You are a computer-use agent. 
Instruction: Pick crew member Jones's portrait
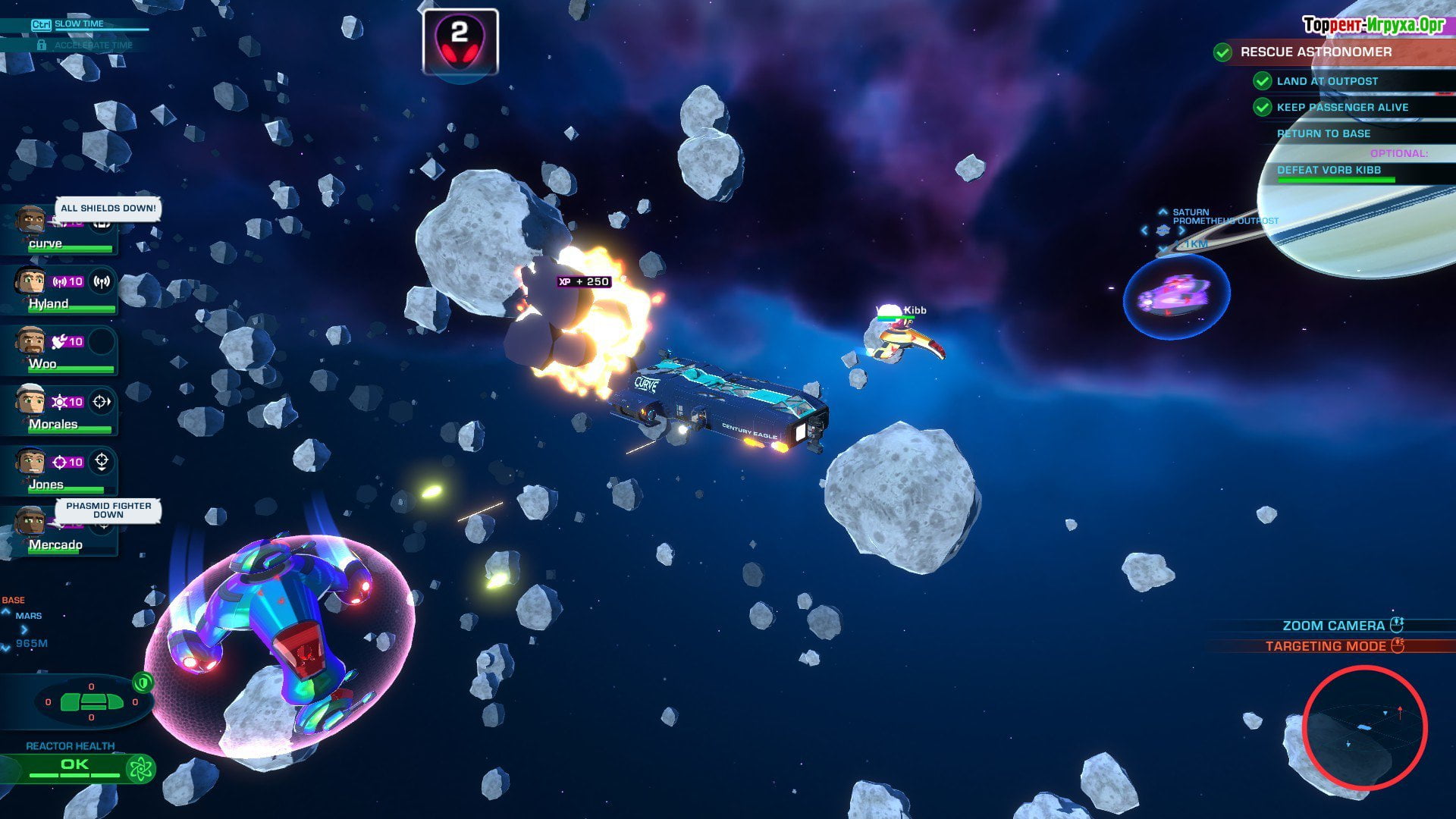pyautogui.click(x=30, y=461)
